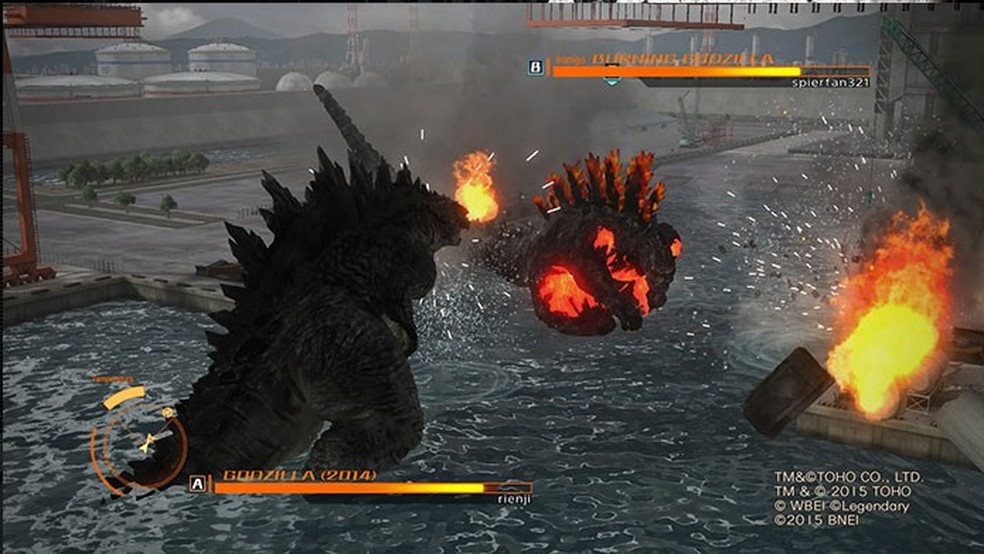Select the rienji player name tag

tap(510, 498)
